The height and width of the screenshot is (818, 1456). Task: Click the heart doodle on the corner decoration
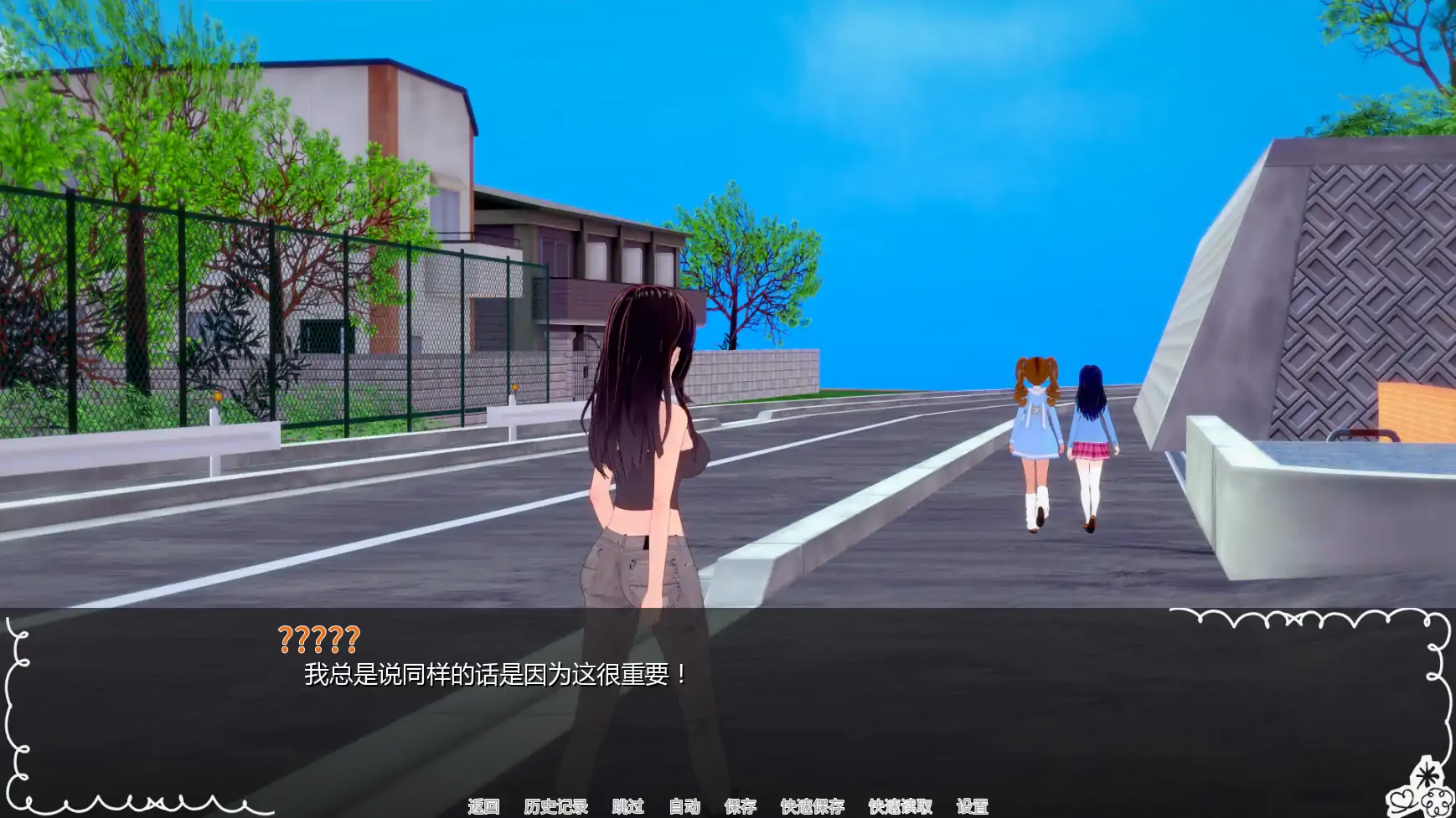coord(1402,798)
